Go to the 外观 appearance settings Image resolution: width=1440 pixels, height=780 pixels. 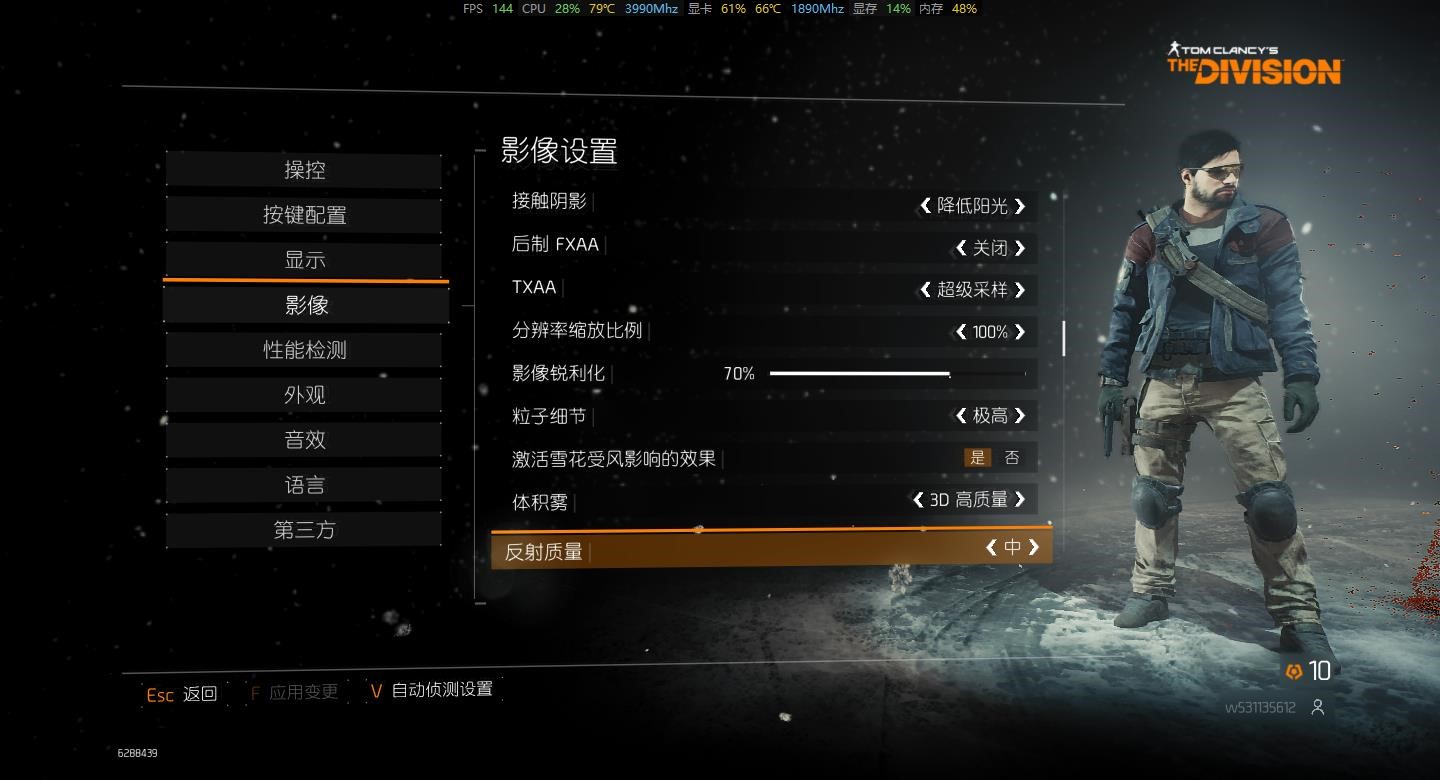[304, 395]
